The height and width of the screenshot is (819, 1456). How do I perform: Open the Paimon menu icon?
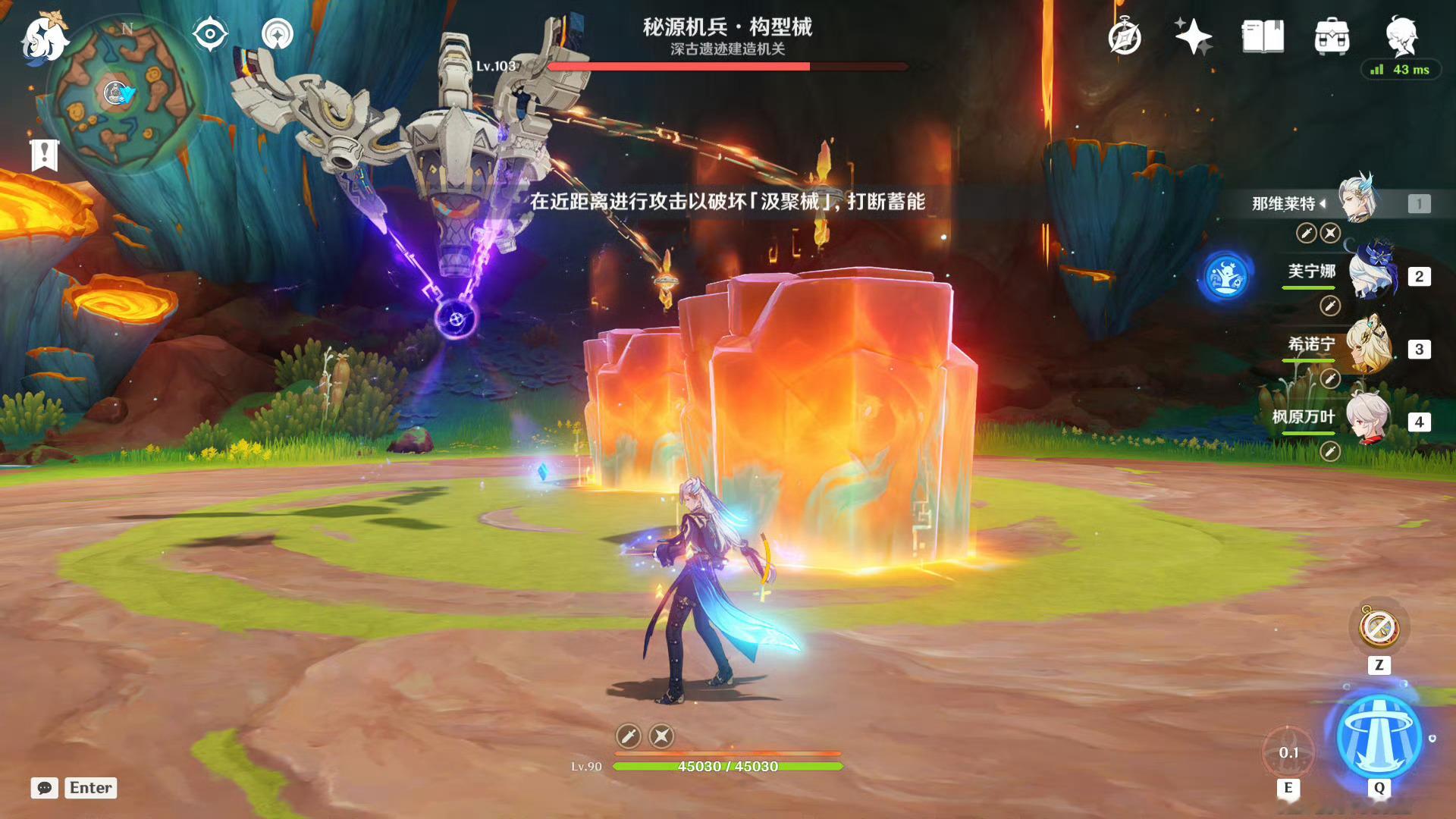tap(44, 36)
